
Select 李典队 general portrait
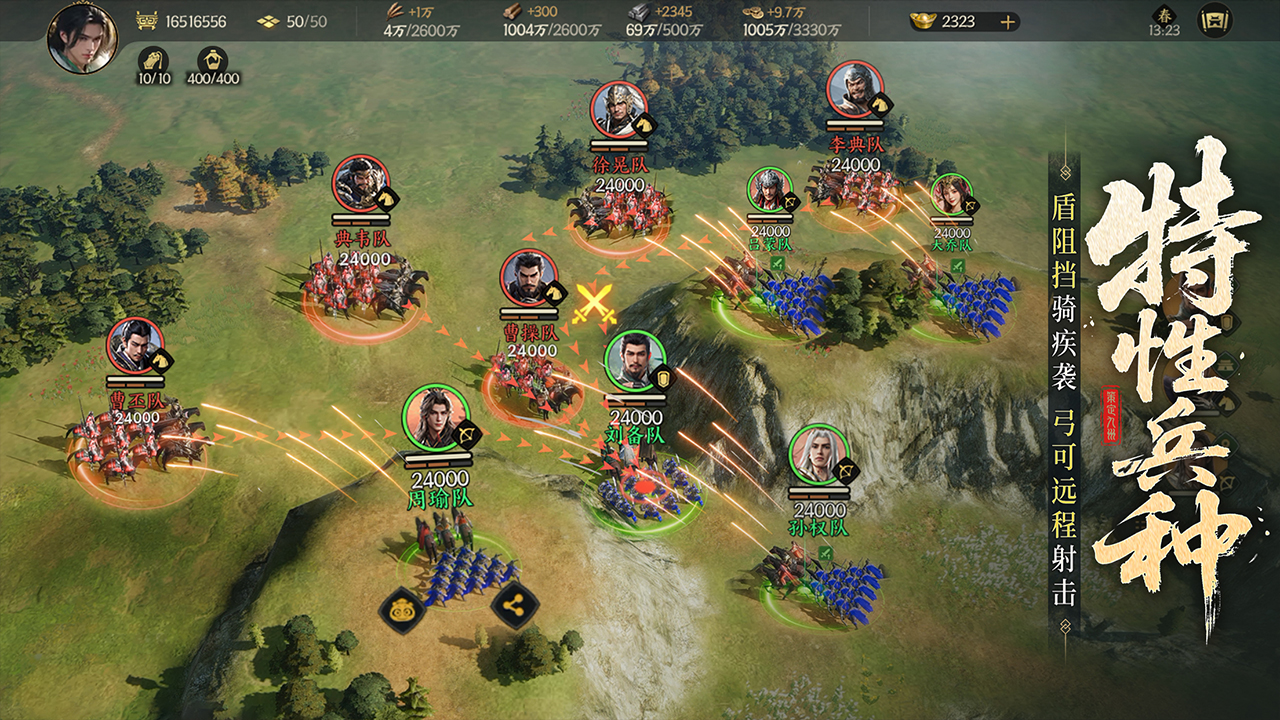click(x=855, y=90)
